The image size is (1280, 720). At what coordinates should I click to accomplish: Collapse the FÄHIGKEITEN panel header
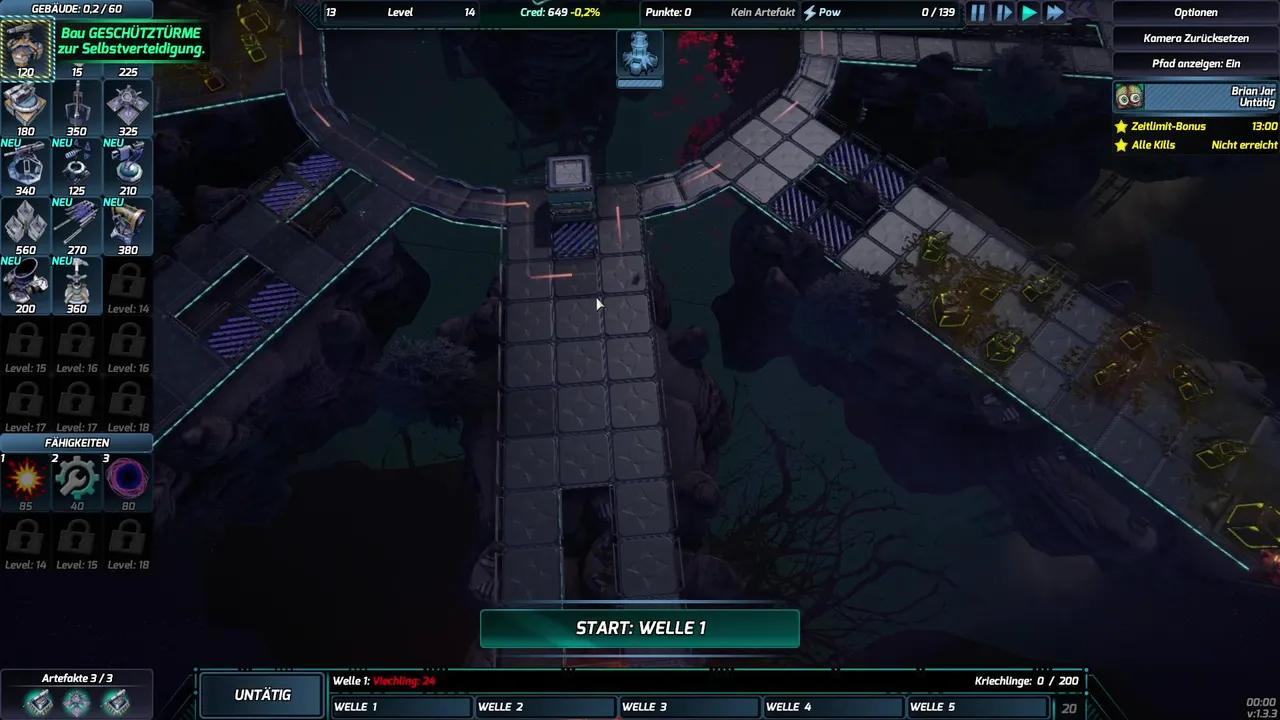[76, 442]
